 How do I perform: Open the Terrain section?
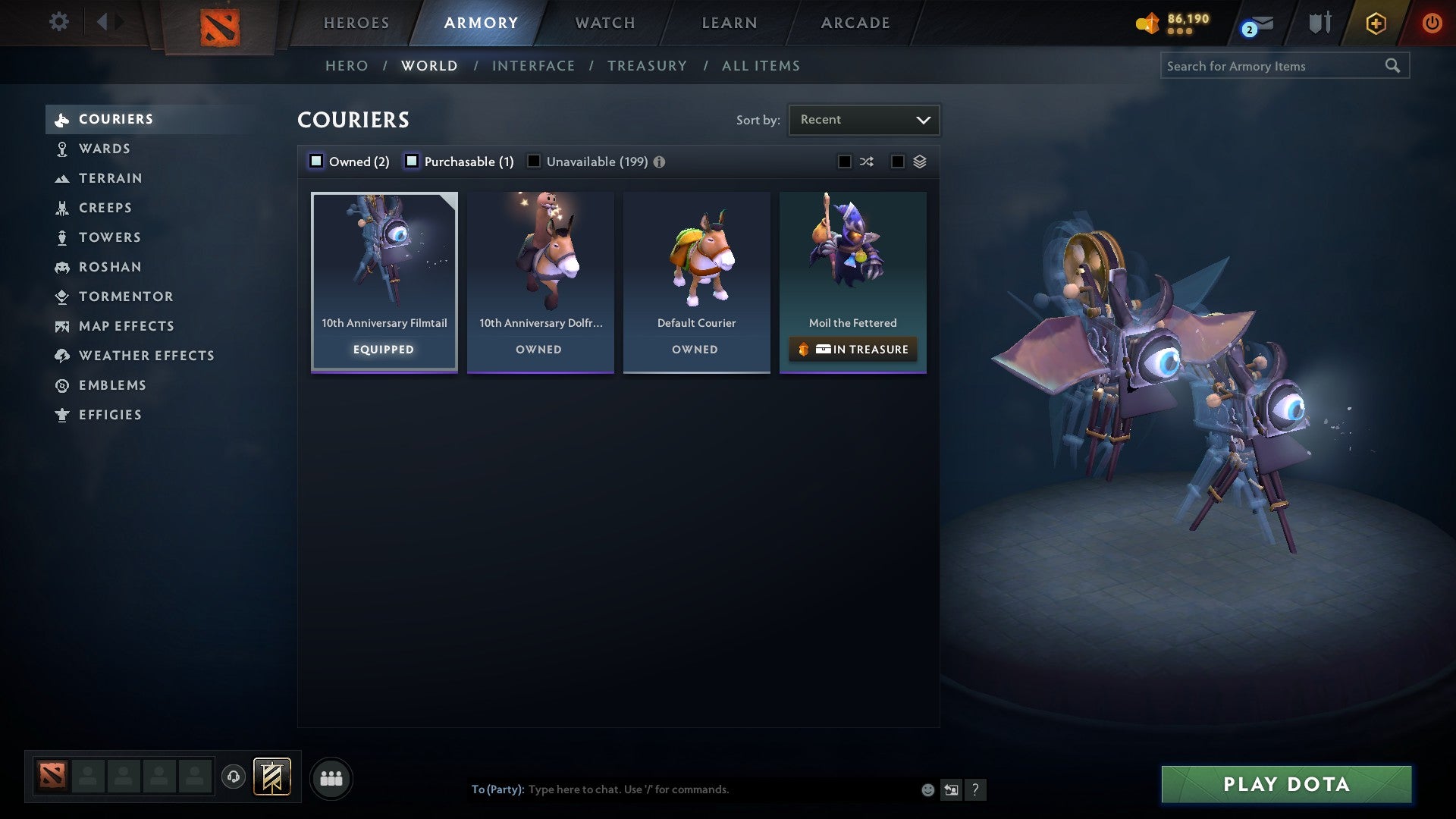click(x=111, y=178)
